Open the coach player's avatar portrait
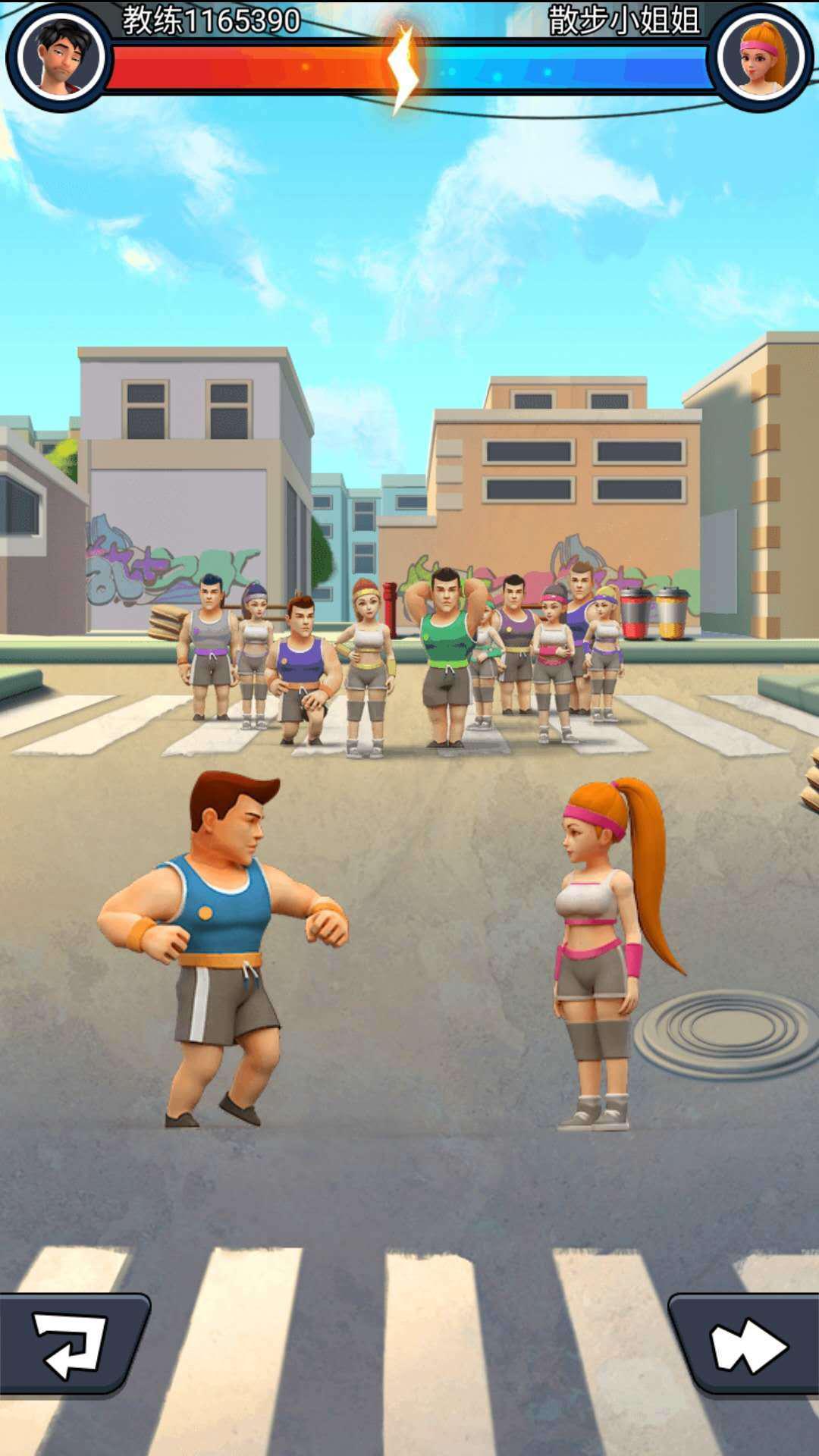The width and height of the screenshot is (819, 1456). coord(60,57)
